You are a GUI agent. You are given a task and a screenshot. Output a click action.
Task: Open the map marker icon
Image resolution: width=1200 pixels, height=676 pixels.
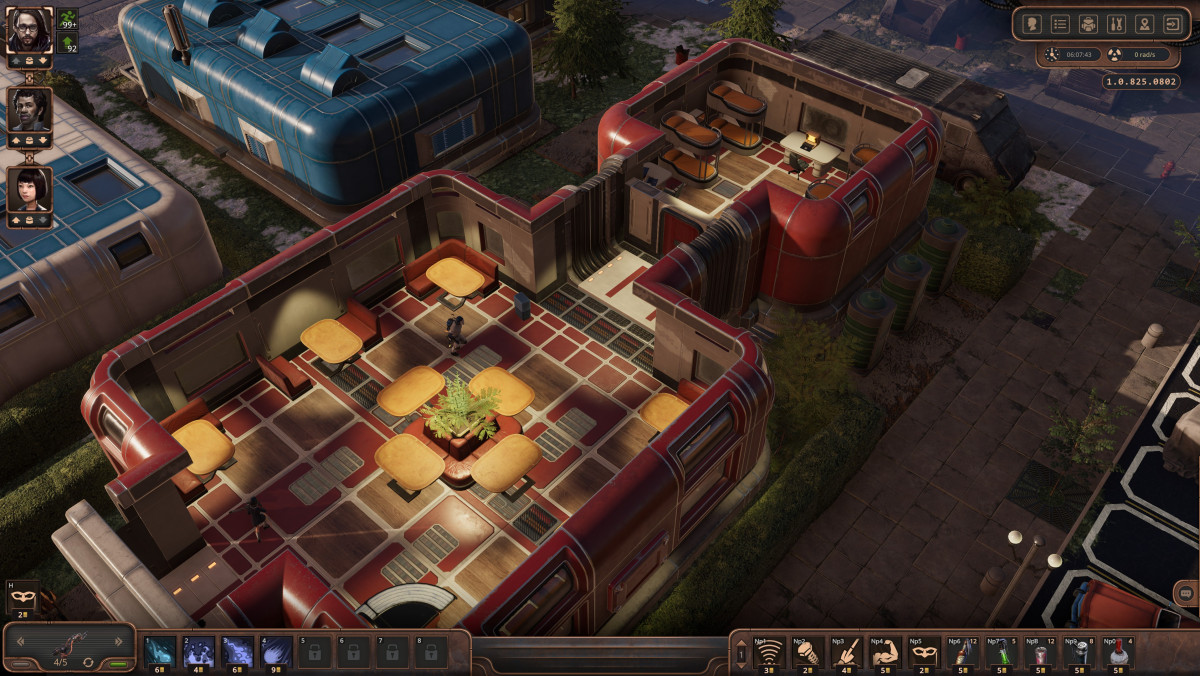(1145, 24)
